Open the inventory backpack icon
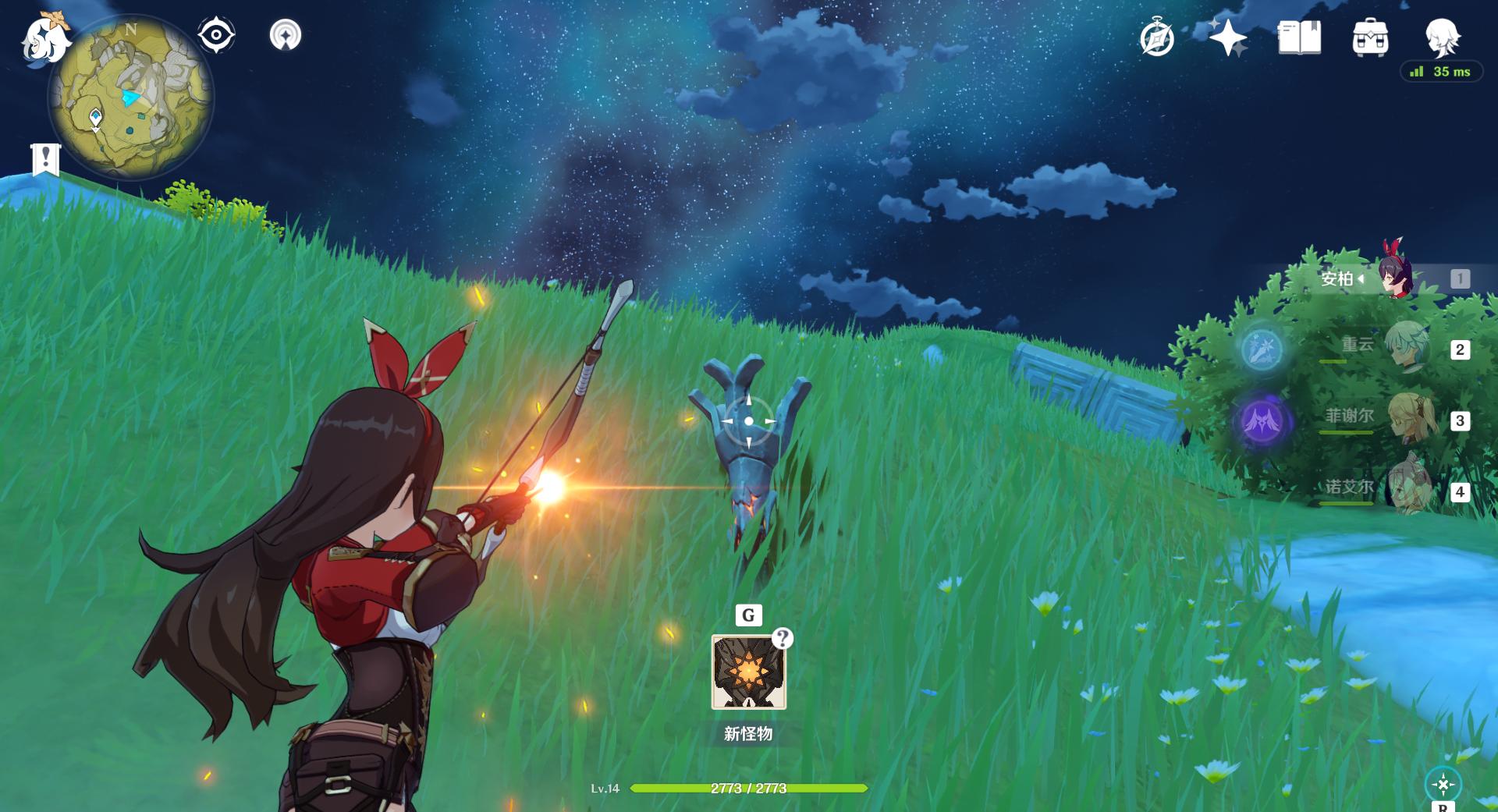 point(1370,37)
